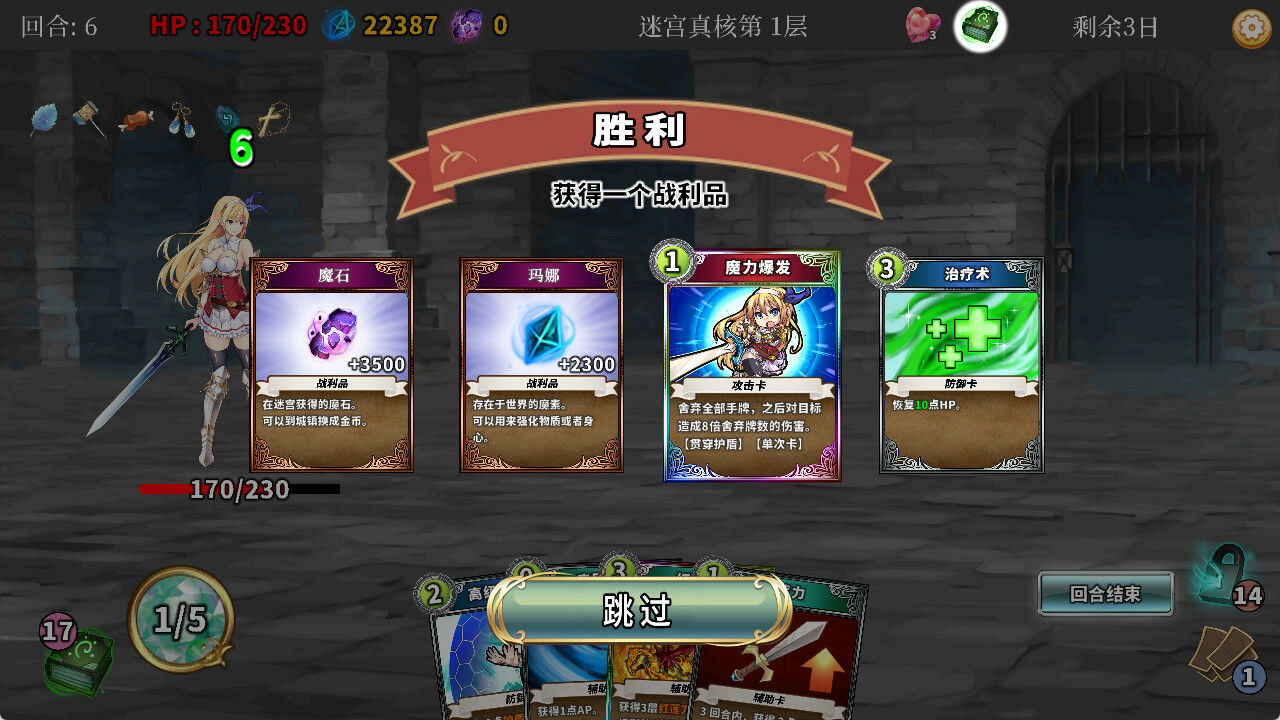This screenshot has height=720, width=1280.
Task: Inspect the earrings buff icon
Action: pyautogui.click(x=178, y=118)
